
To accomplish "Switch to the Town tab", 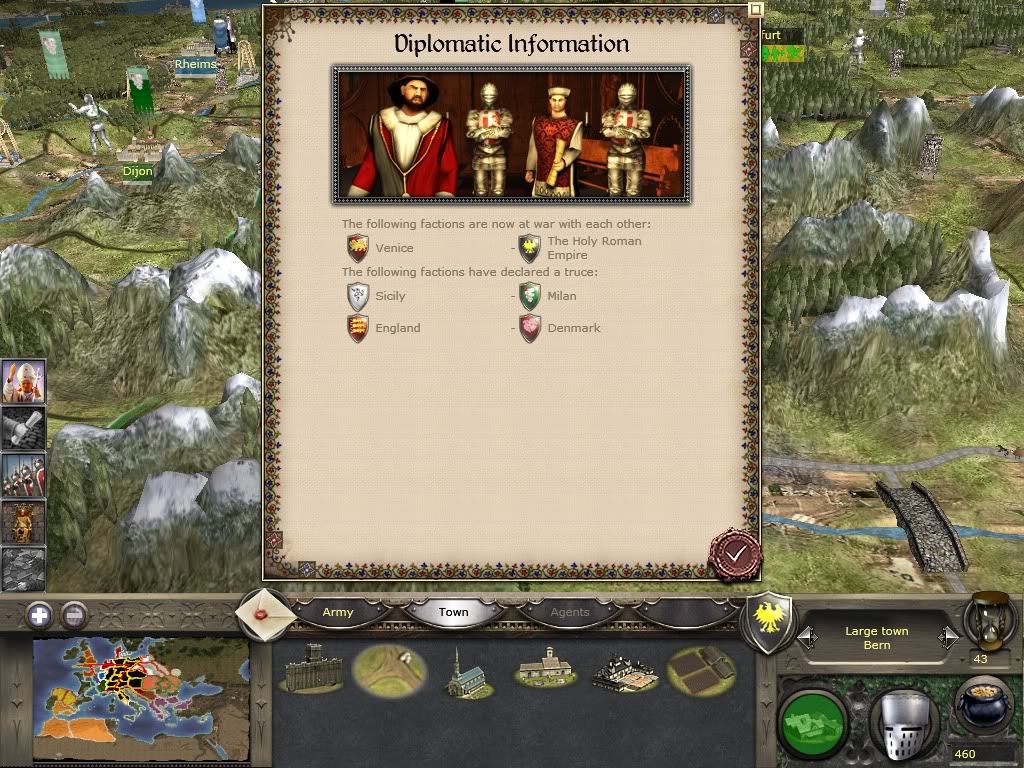I will [x=453, y=612].
